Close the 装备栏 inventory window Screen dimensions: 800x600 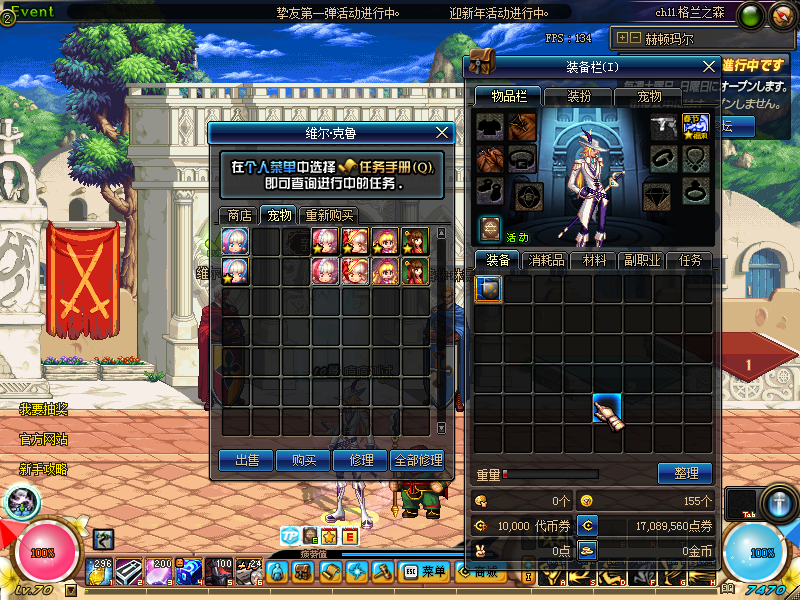click(709, 66)
